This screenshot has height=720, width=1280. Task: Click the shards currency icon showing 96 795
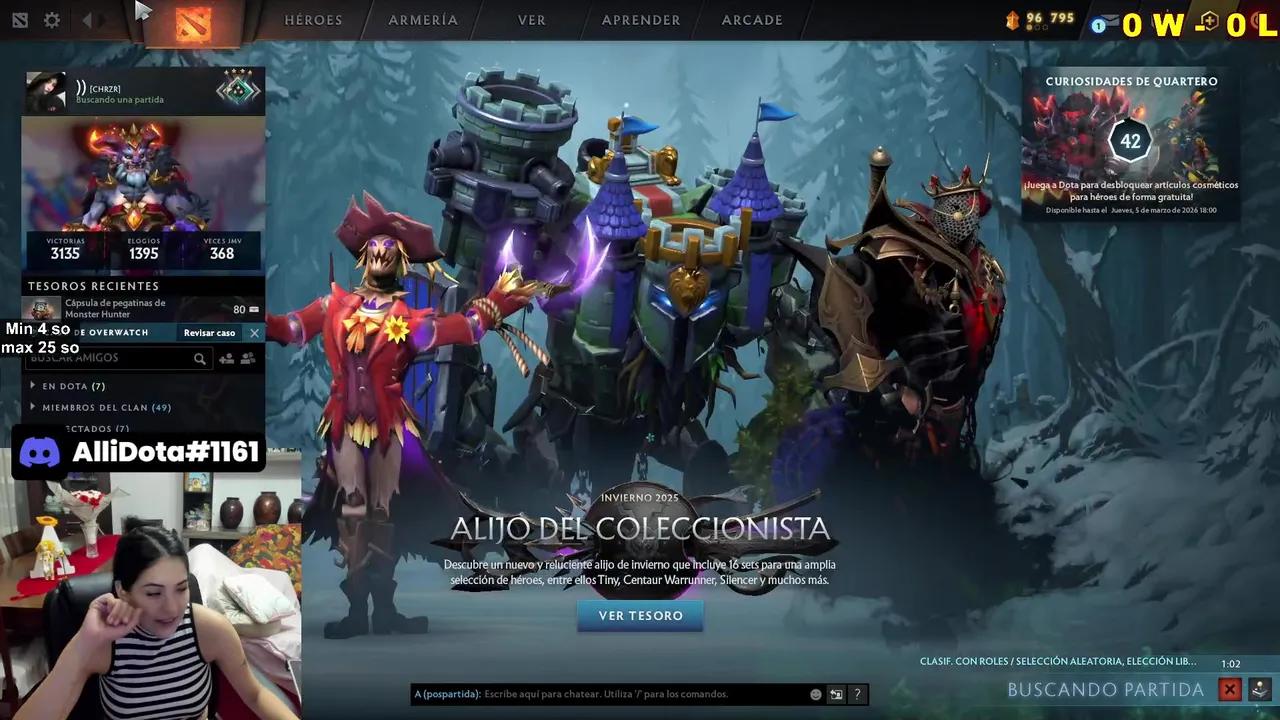(x=1012, y=17)
